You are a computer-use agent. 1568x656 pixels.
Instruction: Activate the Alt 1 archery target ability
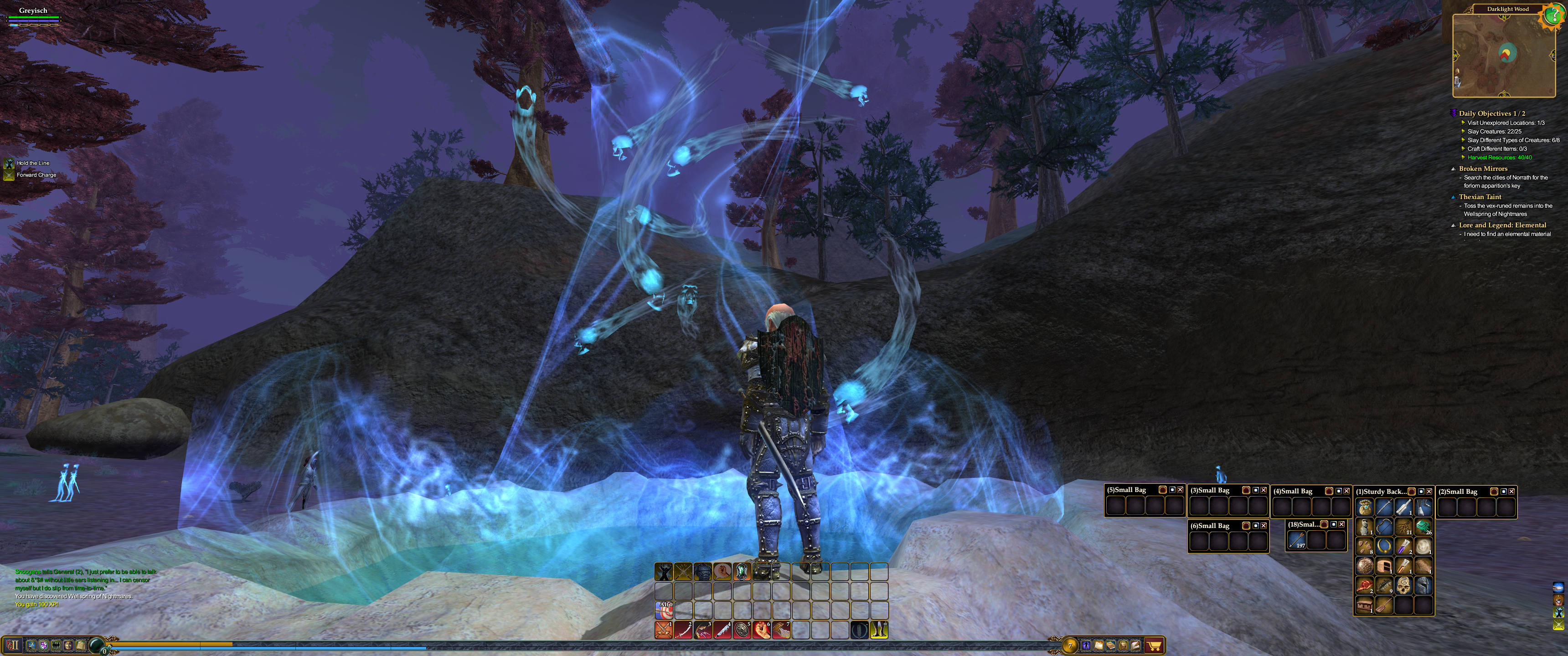(x=664, y=610)
